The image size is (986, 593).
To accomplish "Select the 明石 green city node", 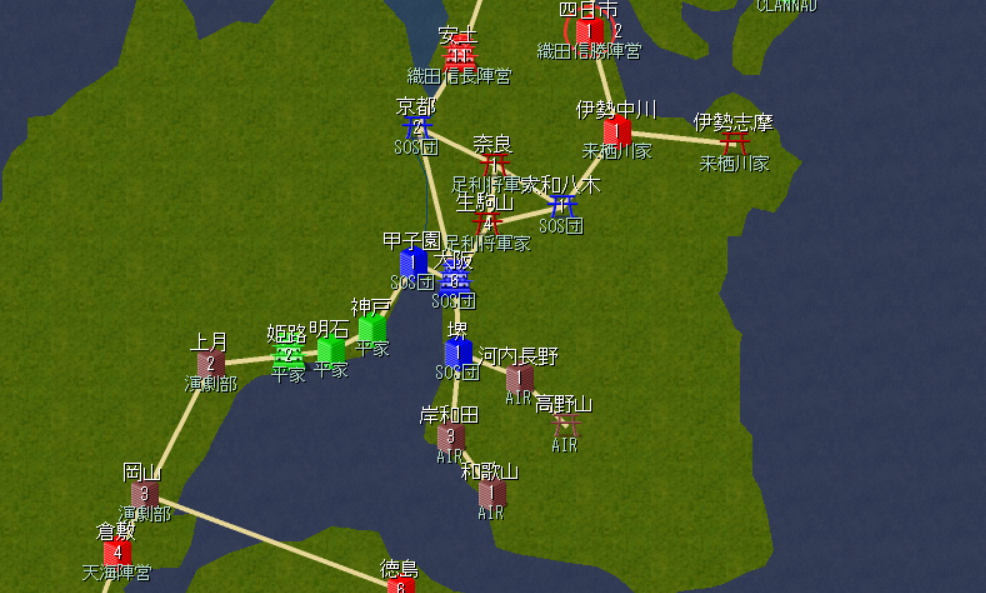I will coord(331,349).
